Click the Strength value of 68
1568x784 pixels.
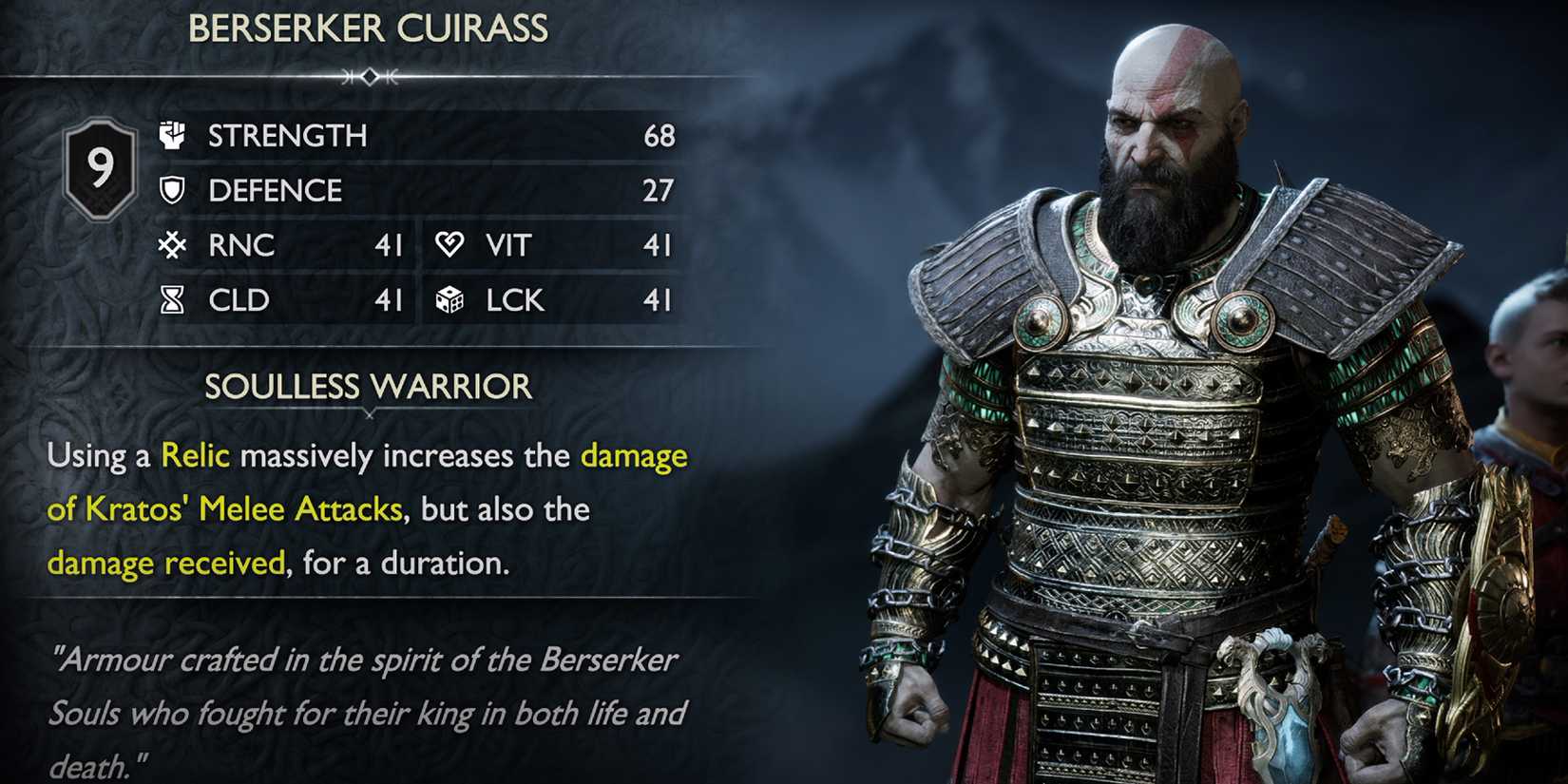(662, 136)
